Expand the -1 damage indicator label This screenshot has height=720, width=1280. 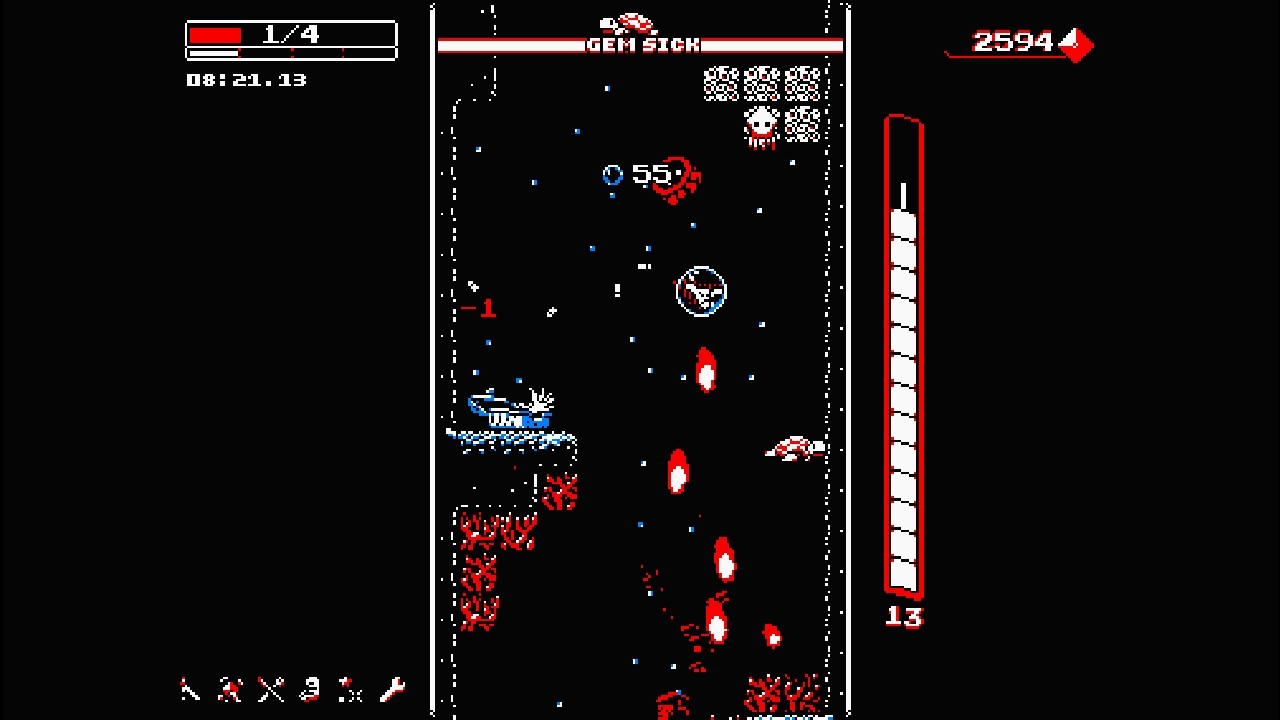click(480, 308)
